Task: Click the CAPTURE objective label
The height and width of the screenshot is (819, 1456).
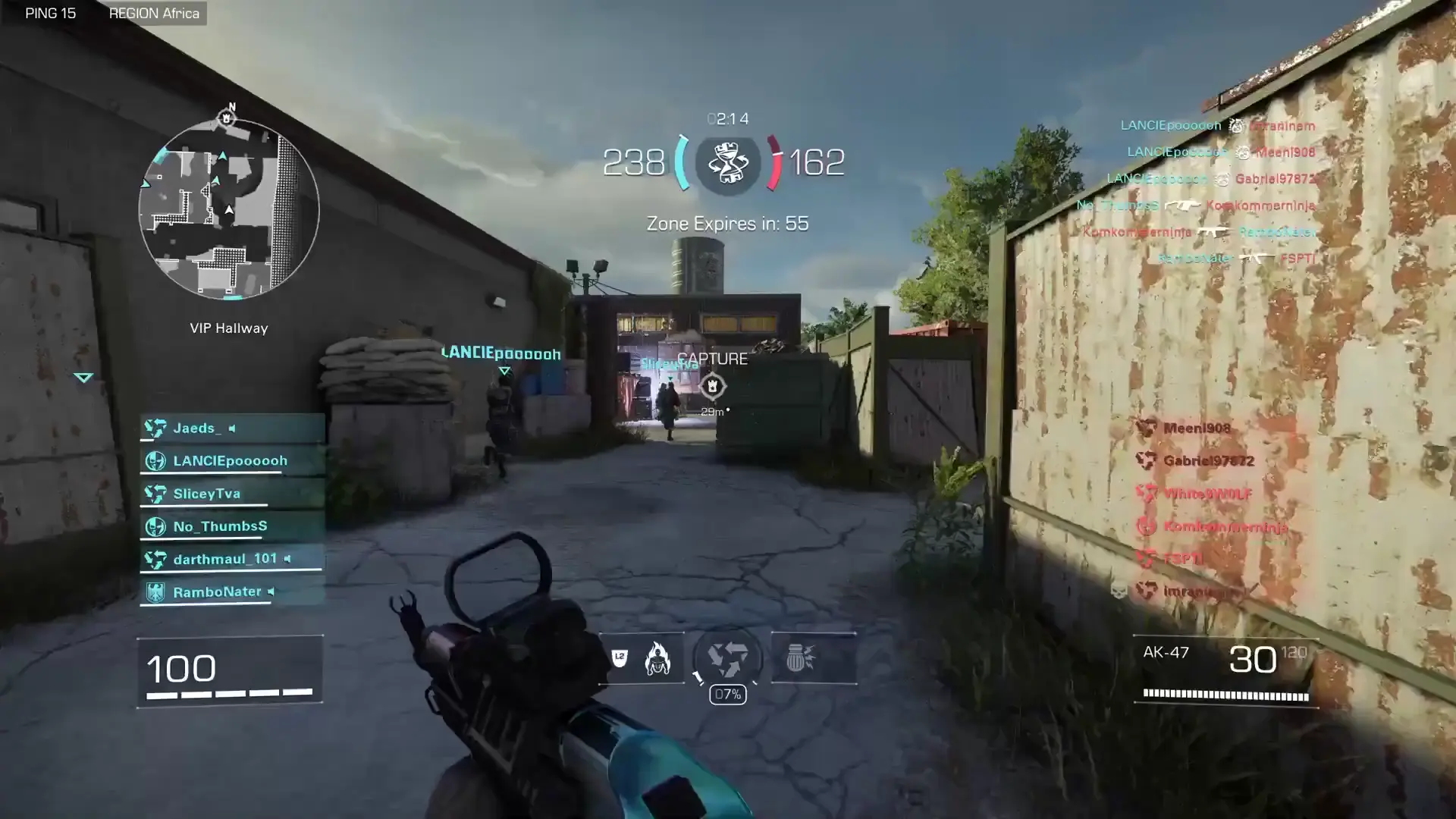Action: pos(714,358)
